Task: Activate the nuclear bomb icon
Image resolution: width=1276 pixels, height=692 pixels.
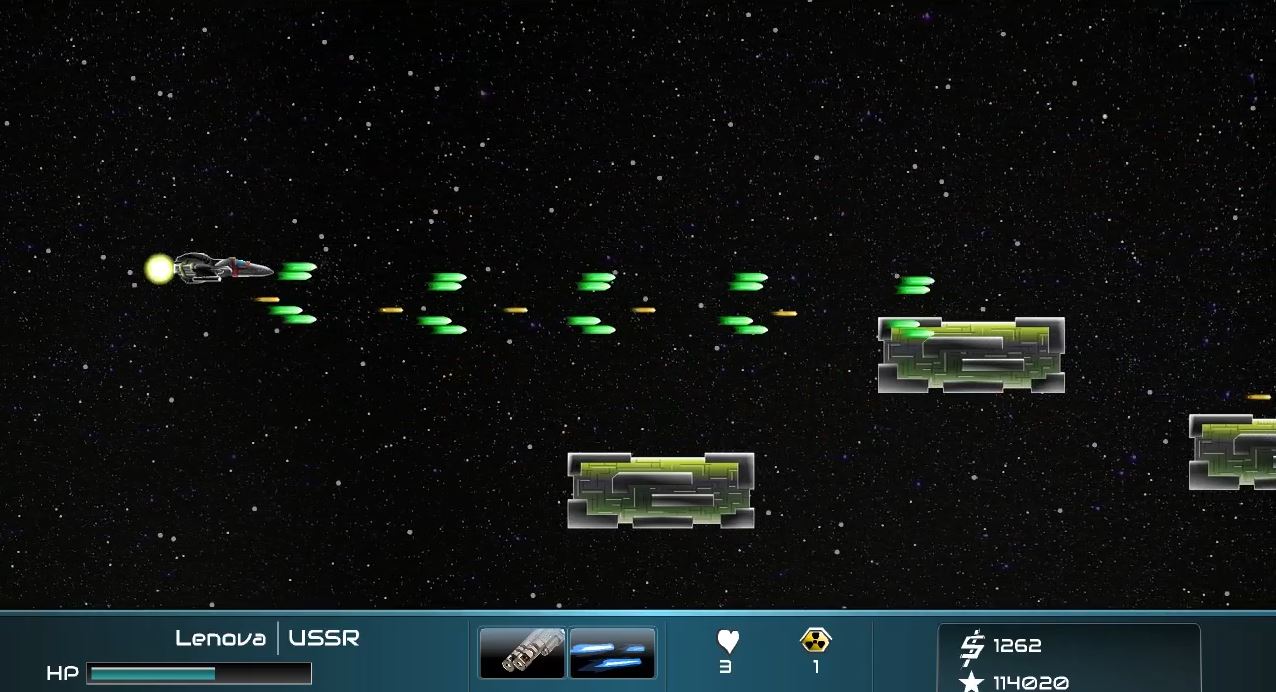Action: (816, 640)
